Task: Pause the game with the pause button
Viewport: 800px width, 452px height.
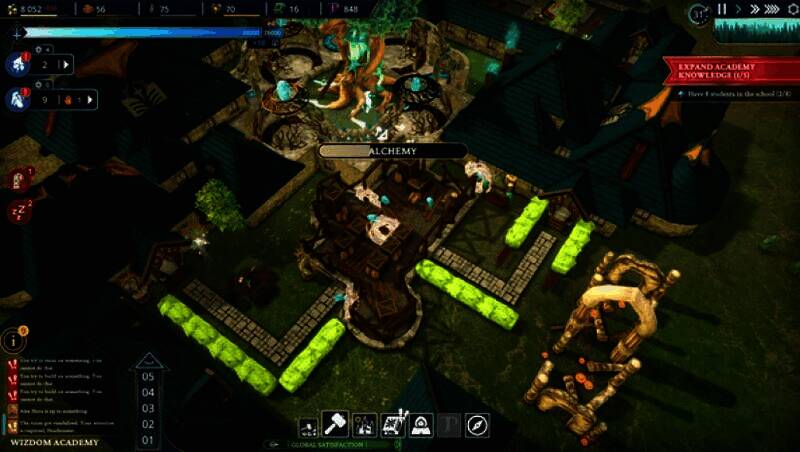Action: click(x=722, y=10)
